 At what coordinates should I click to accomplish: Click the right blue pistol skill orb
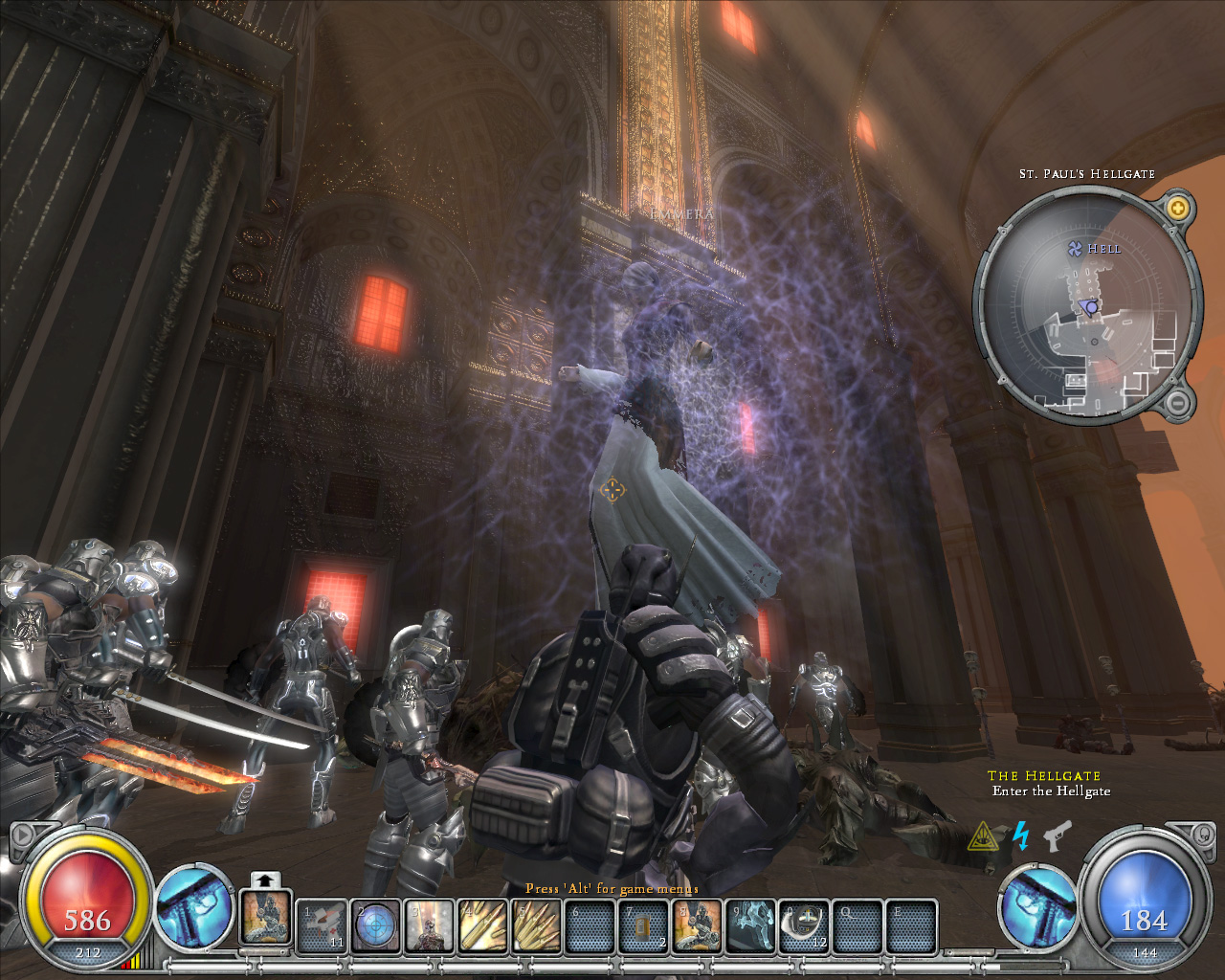(1037, 907)
